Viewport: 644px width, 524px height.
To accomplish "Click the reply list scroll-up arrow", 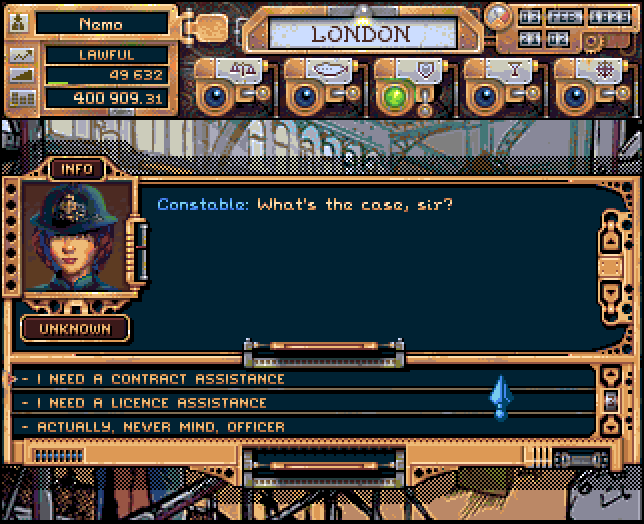I will (610, 376).
